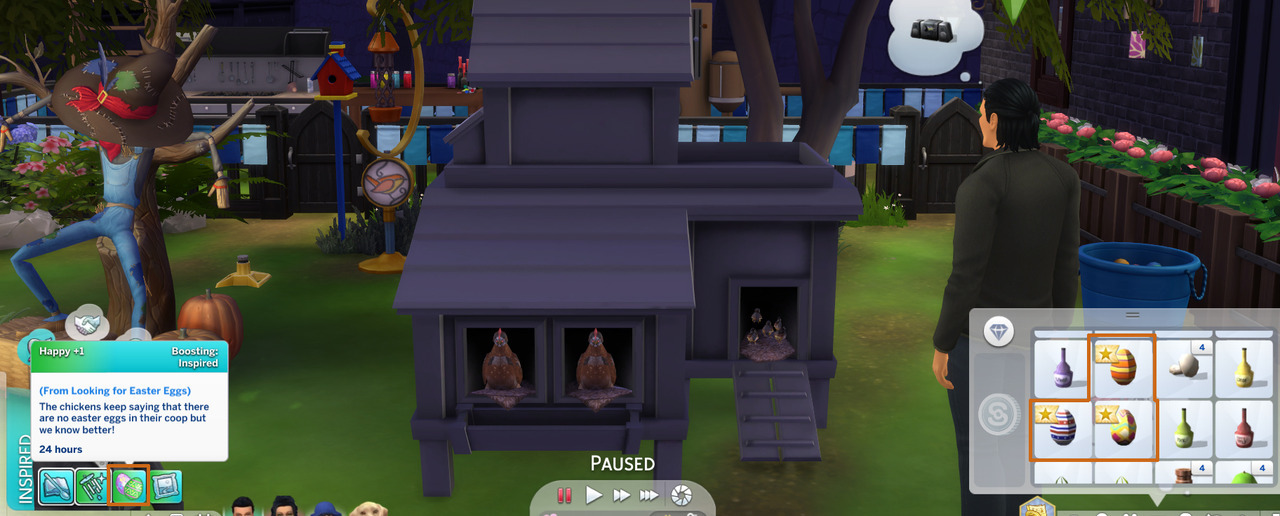The height and width of the screenshot is (516, 1280).
Task: Select the purple potion bottle slot
Action: click(x=1061, y=368)
